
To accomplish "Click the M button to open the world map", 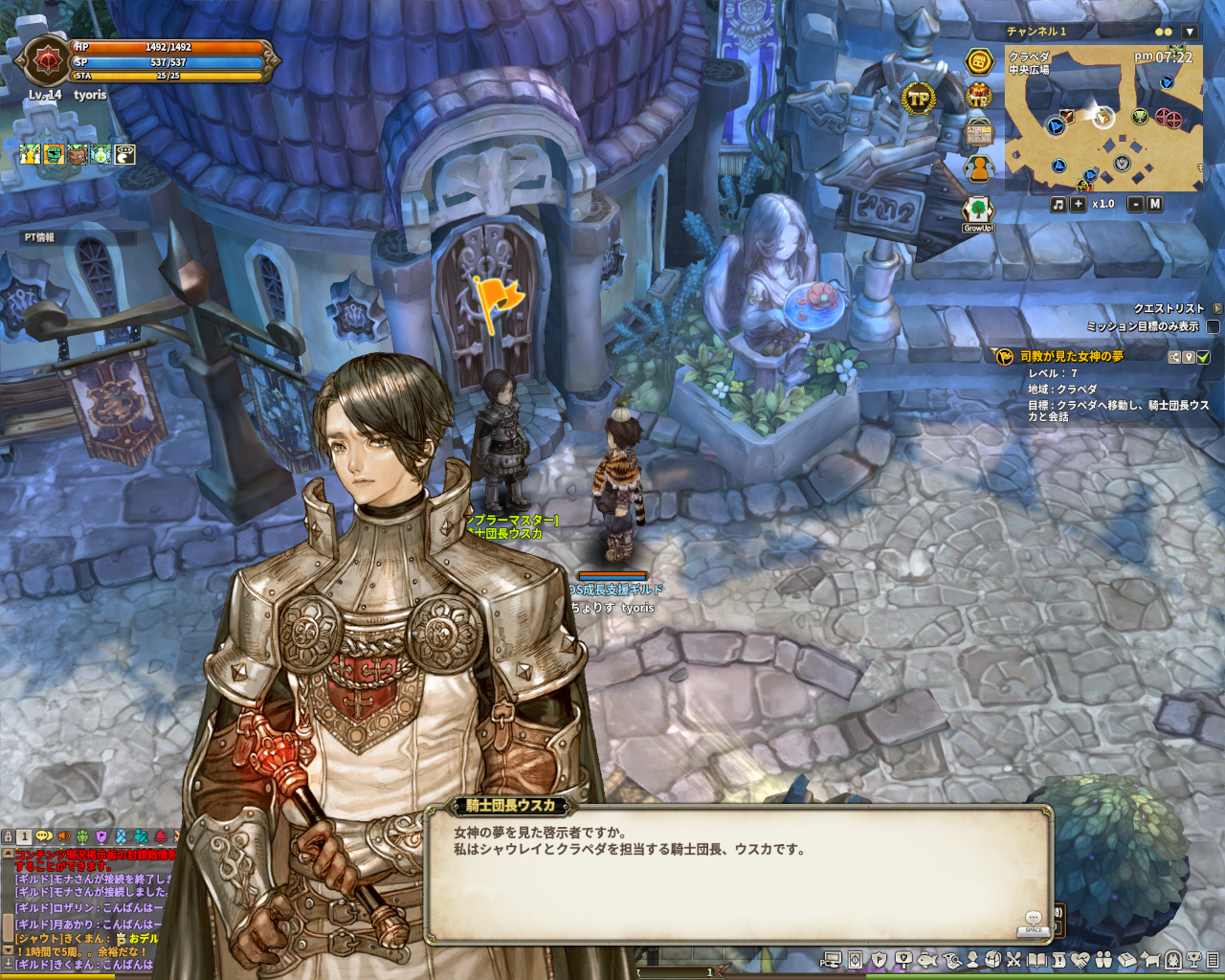I will 1156,203.
